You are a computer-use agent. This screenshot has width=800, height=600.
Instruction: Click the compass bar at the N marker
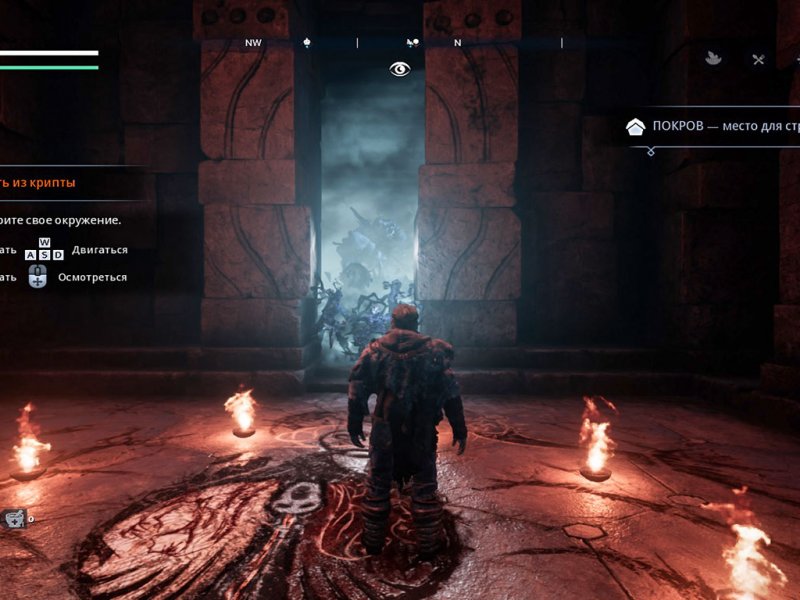coord(457,43)
